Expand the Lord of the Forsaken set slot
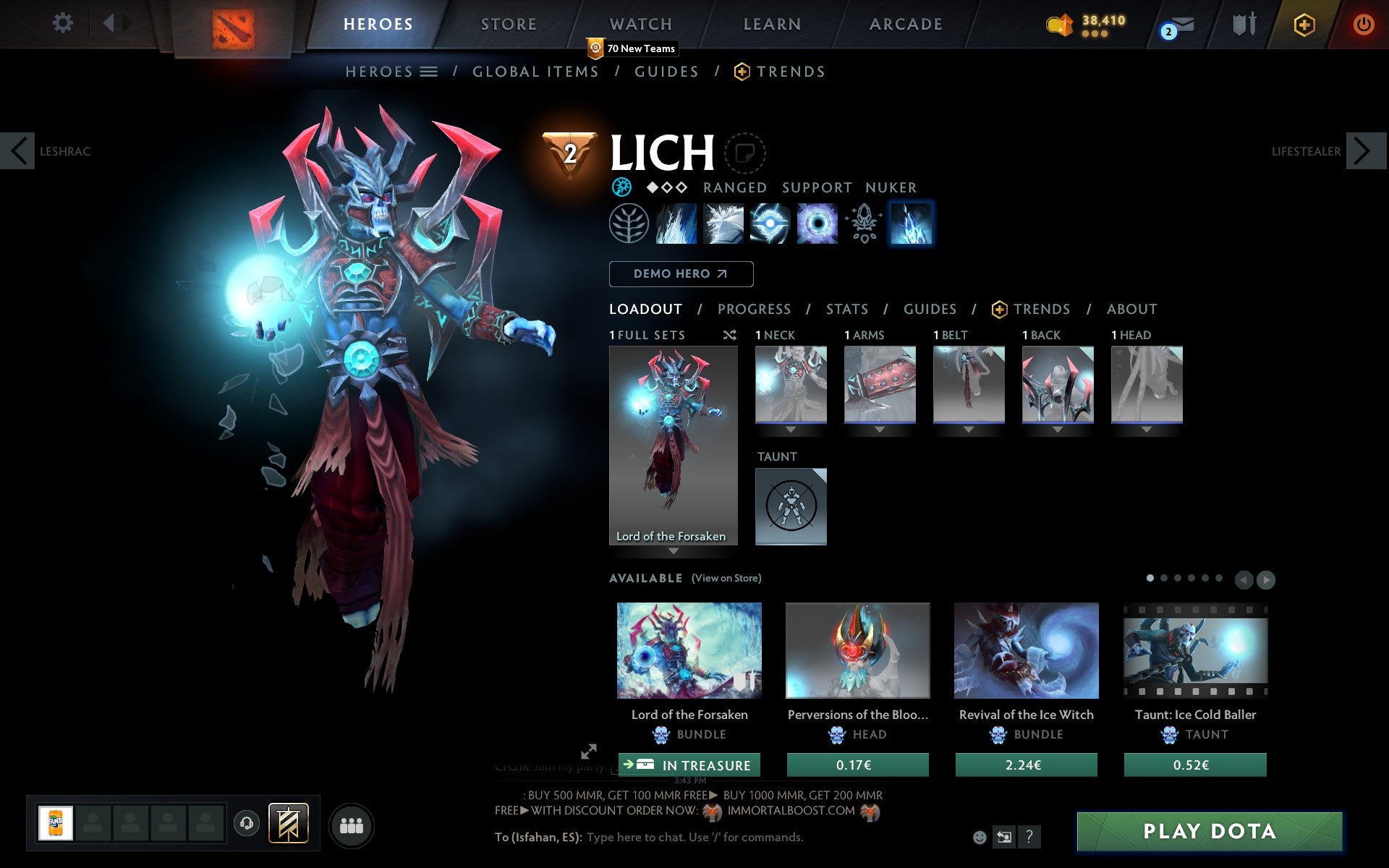The width and height of the screenshot is (1389, 868). pos(674,550)
